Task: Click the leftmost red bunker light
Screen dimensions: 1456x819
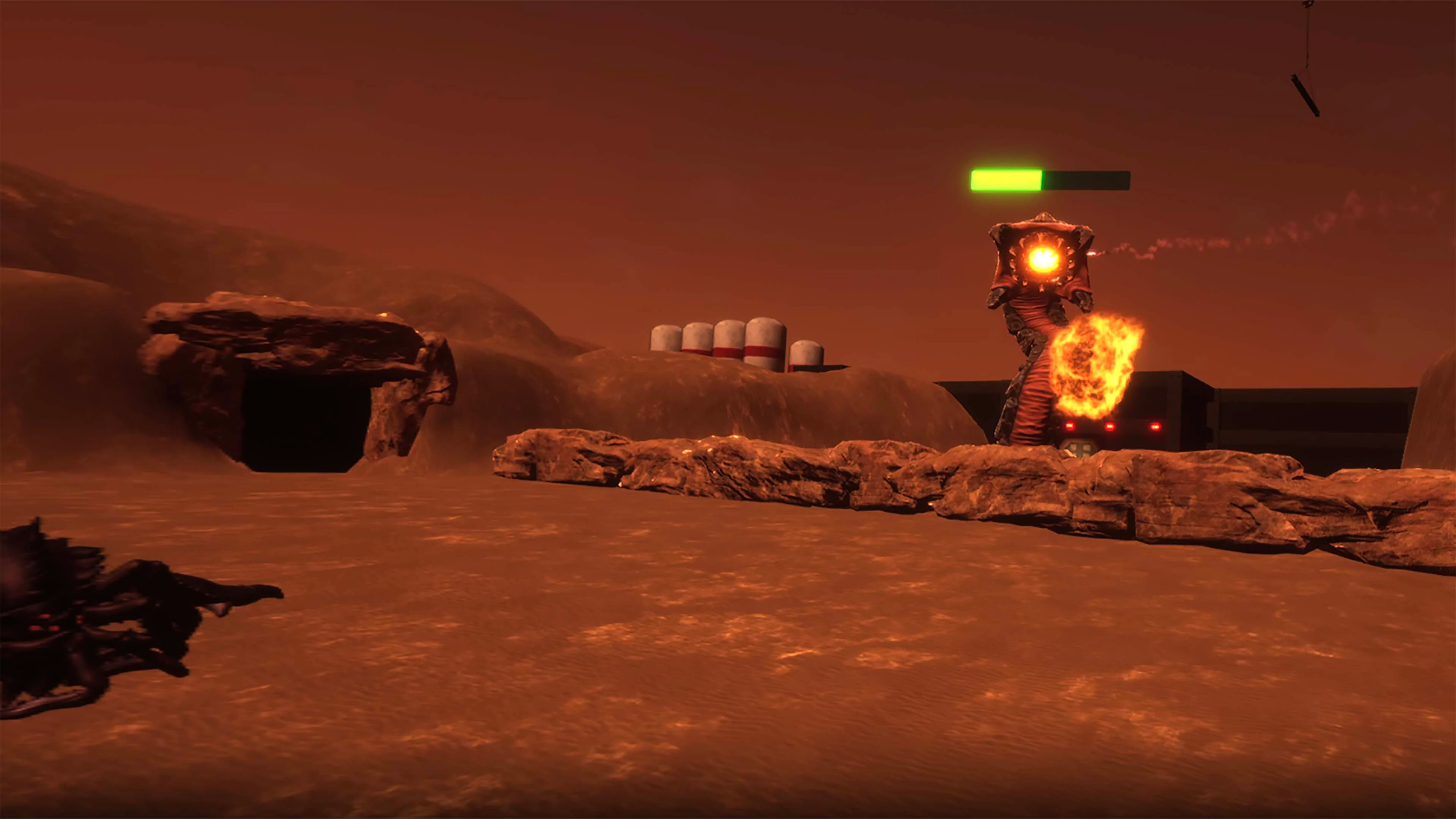Action: pos(1070,426)
